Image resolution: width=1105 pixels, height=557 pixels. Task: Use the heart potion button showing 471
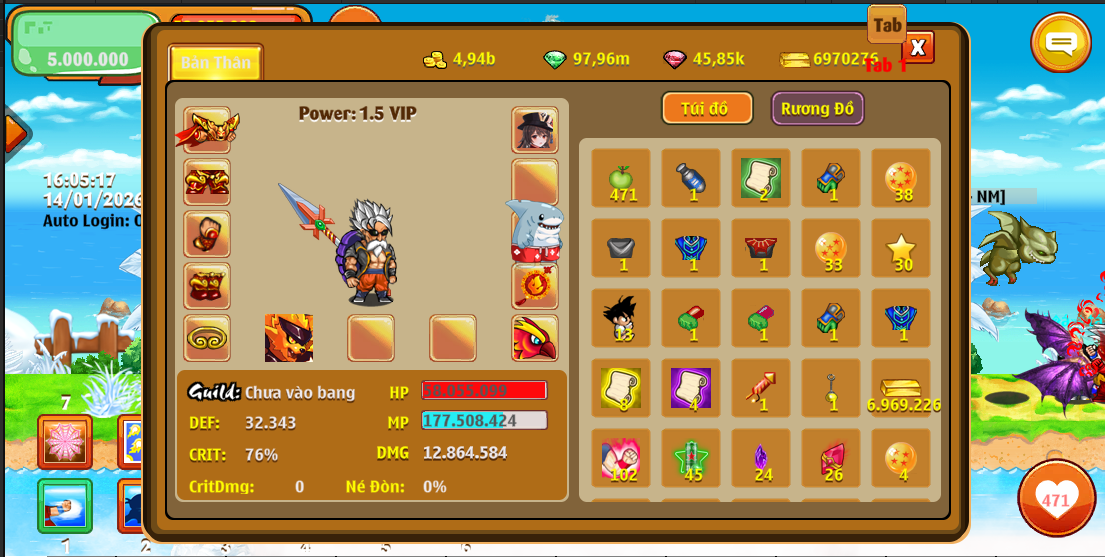pos(1055,498)
